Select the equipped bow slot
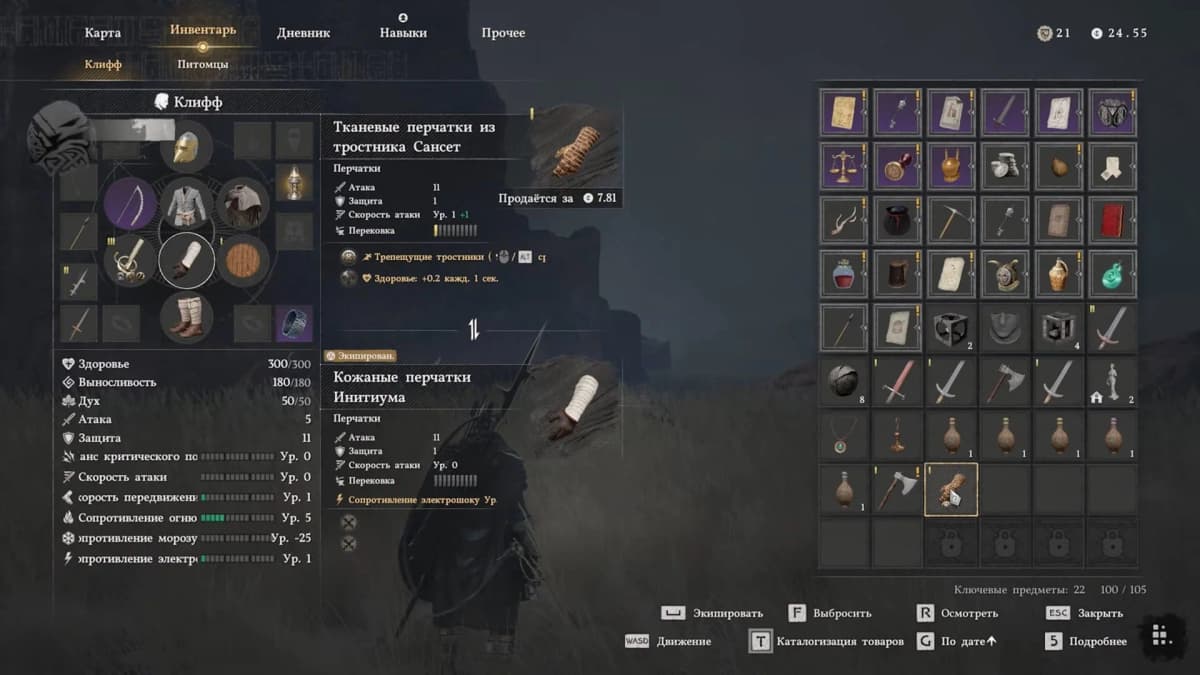The width and height of the screenshot is (1200, 675). click(x=130, y=204)
